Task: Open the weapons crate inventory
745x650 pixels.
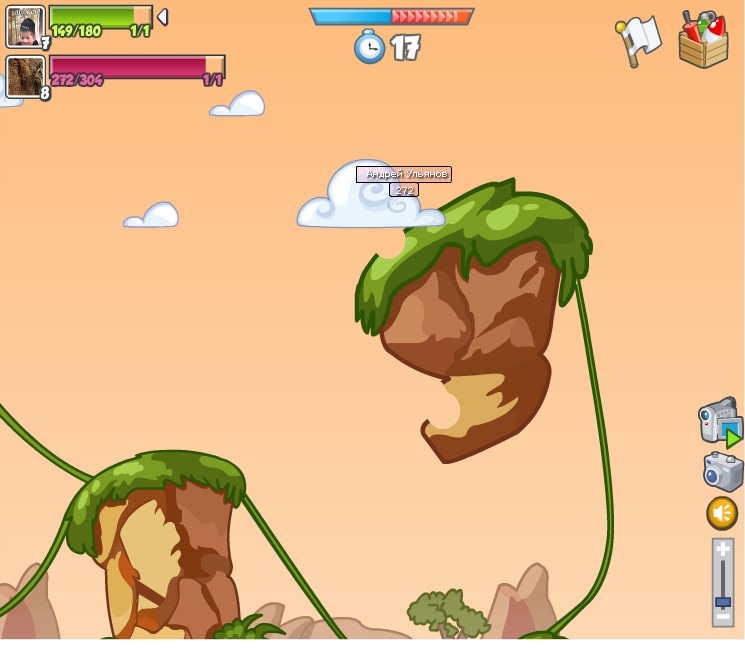Action: (703, 40)
